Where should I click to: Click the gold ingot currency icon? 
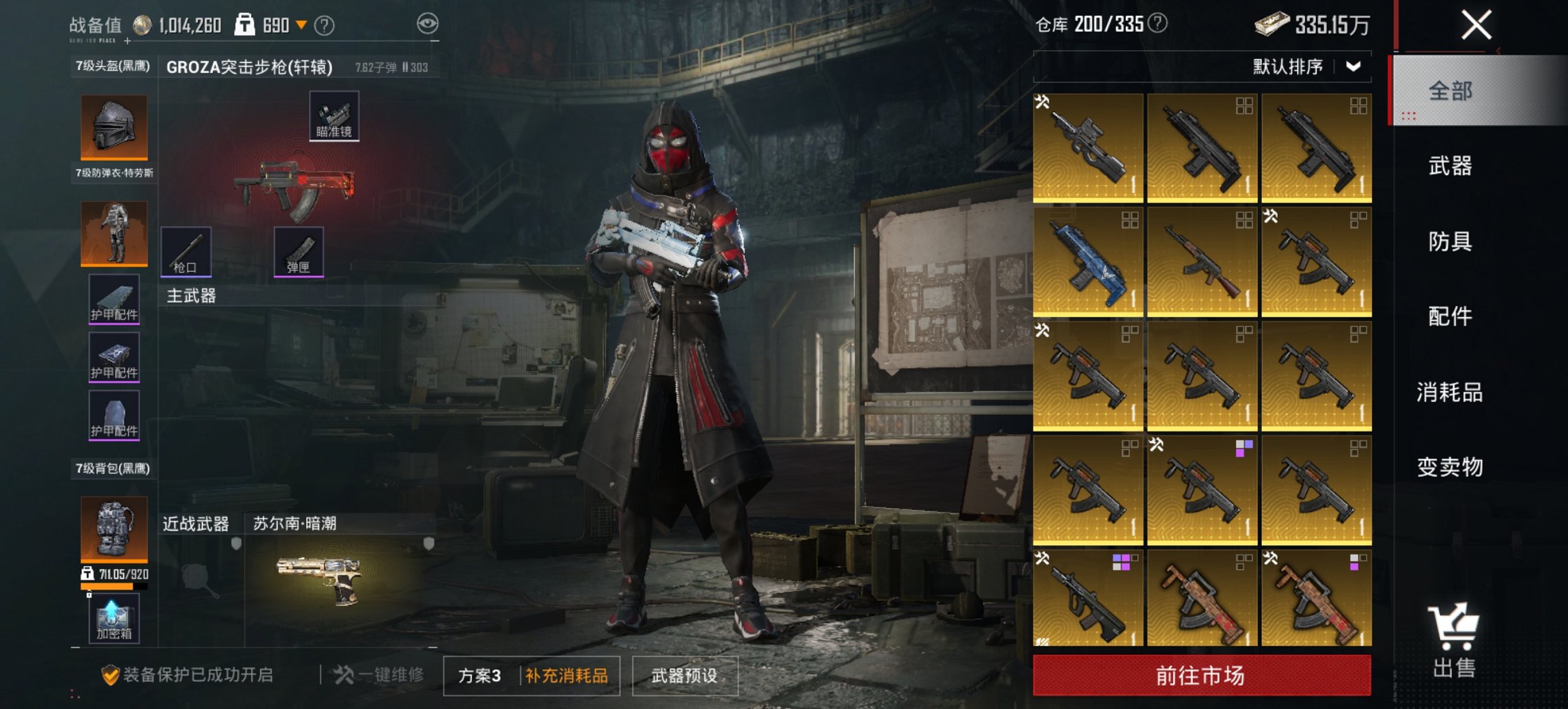pos(1271,23)
